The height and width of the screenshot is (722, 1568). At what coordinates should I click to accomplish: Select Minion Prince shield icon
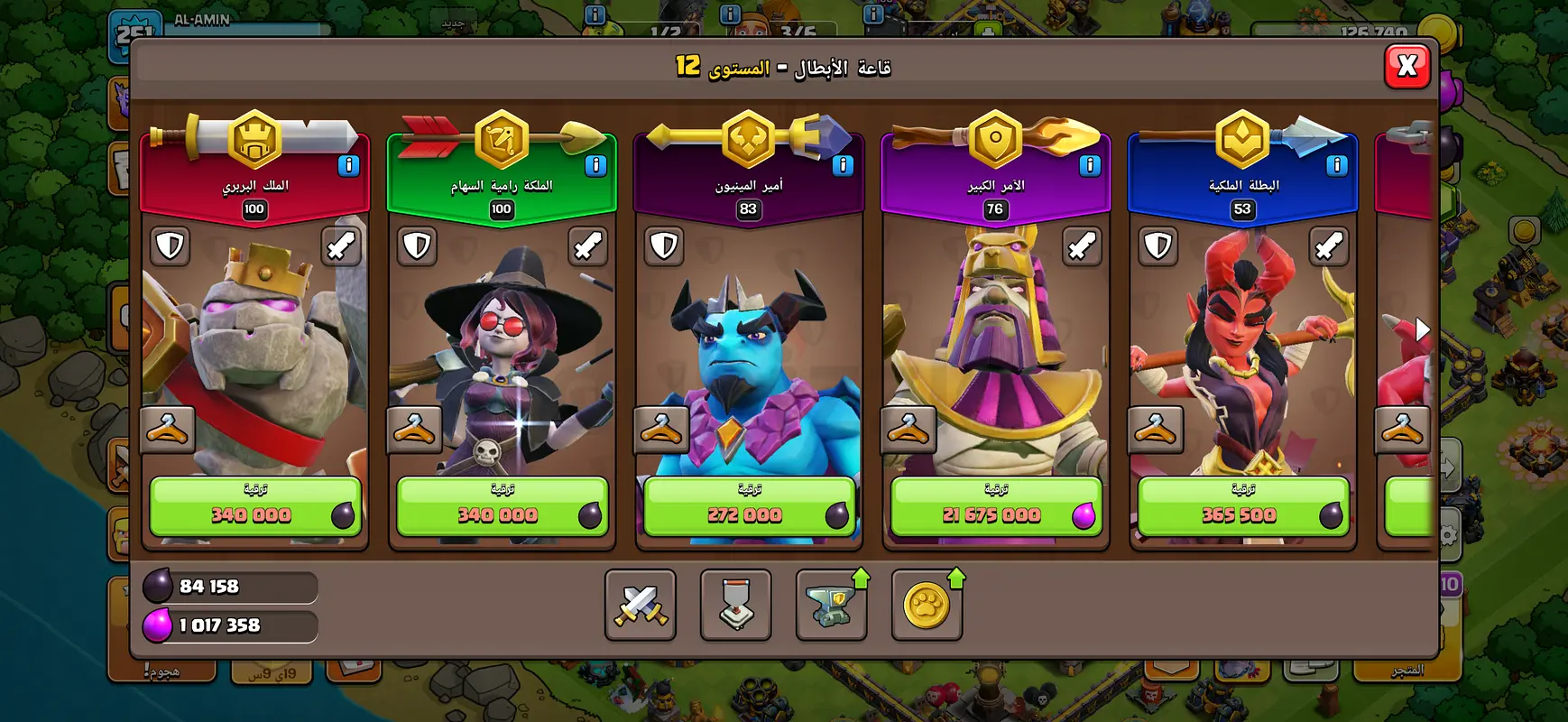point(664,245)
